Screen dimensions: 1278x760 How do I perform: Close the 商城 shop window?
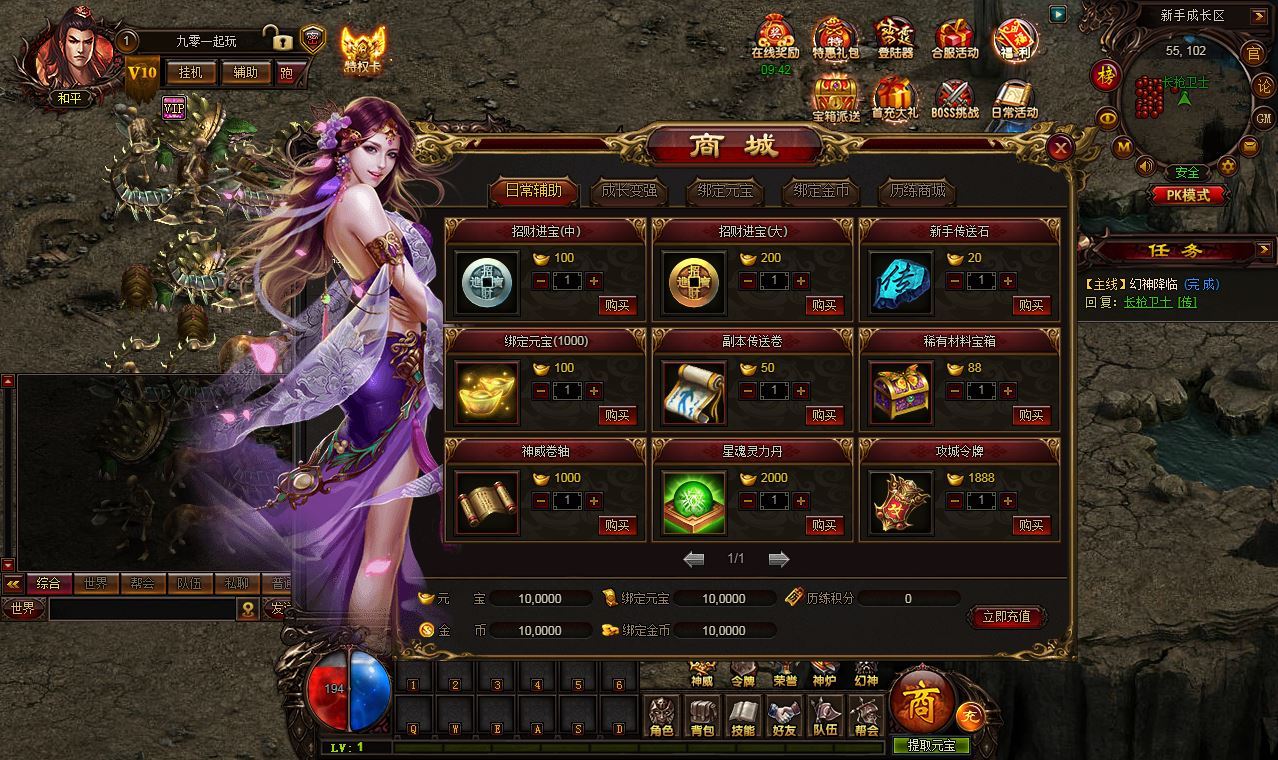[1061, 149]
